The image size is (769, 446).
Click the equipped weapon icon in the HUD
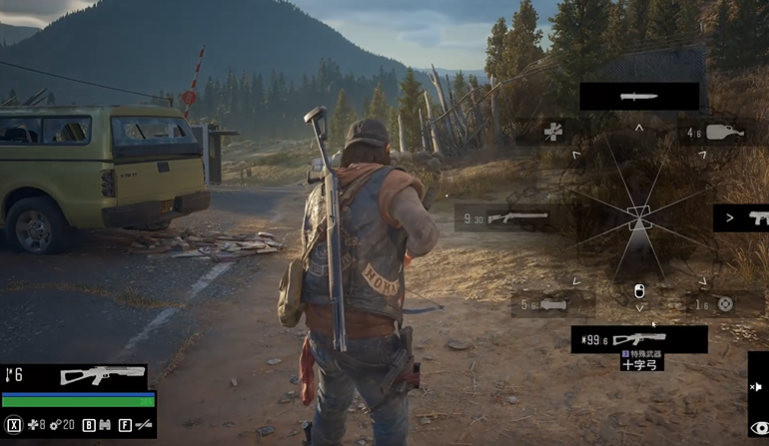click(x=102, y=376)
